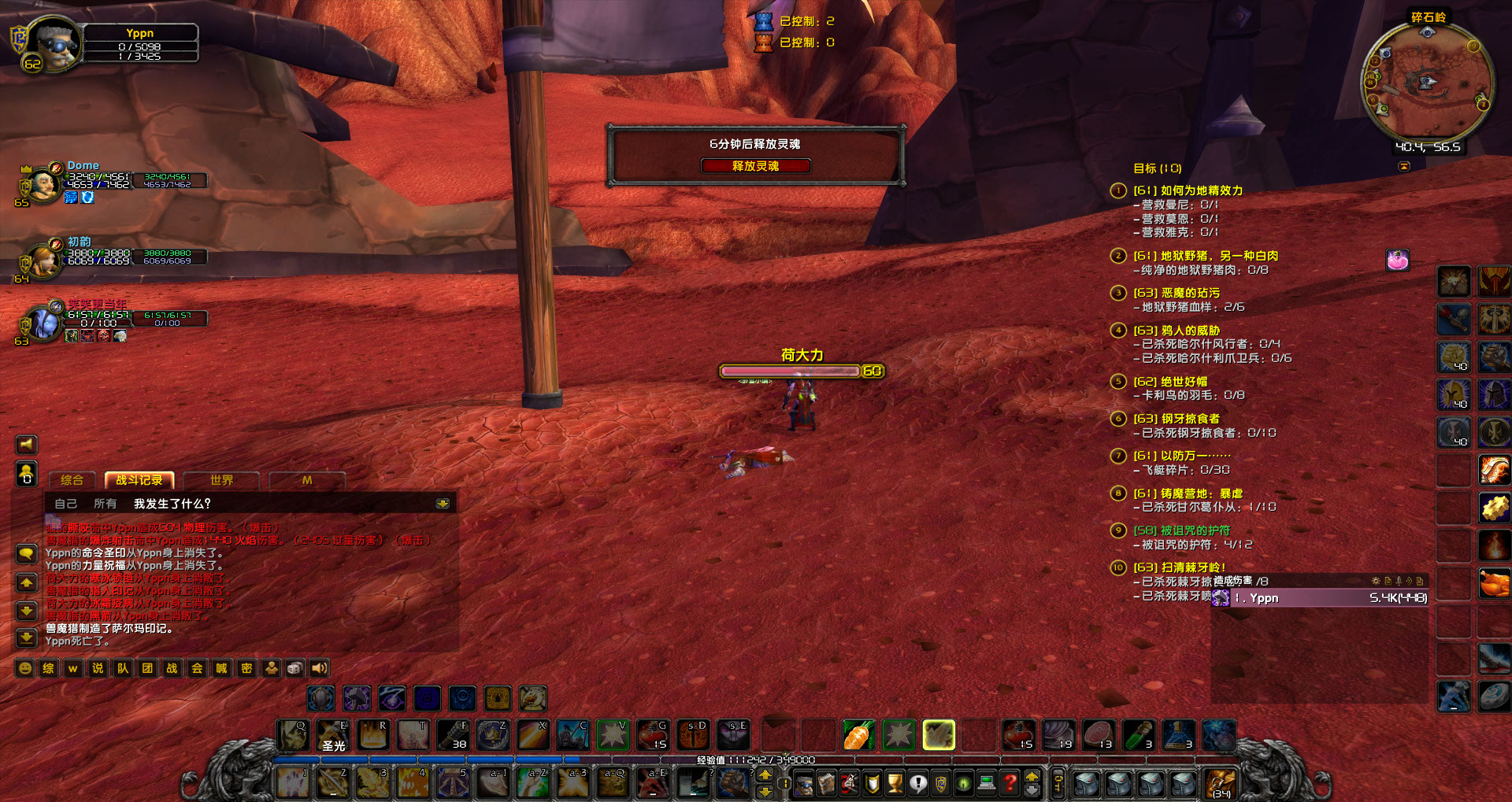Viewport: 1512px width, 802px height.
Task: Click the dice roll icon below the chat
Action: pos(295,667)
